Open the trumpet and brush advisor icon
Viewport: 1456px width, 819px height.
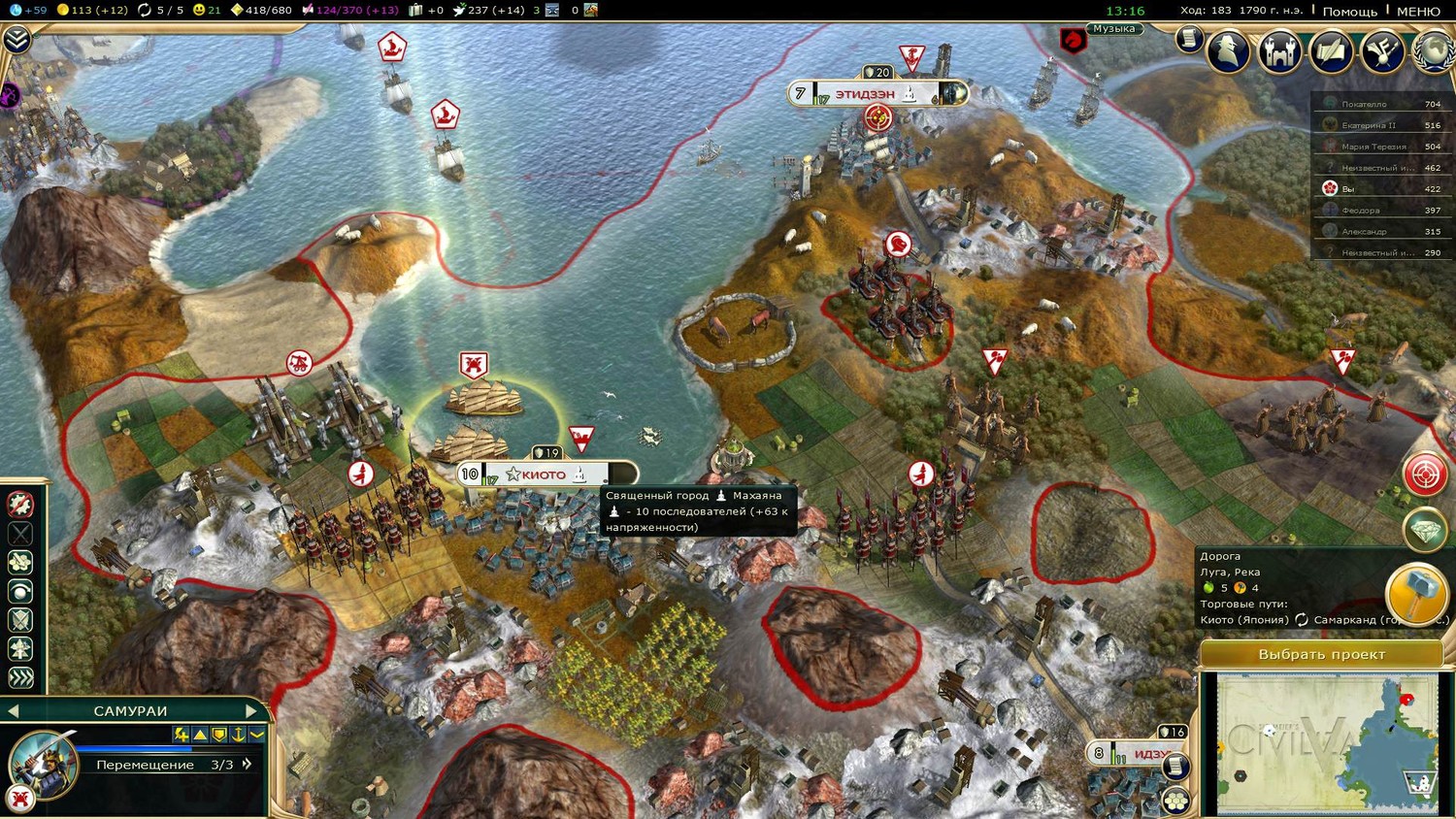click(x=1382, y=50)
